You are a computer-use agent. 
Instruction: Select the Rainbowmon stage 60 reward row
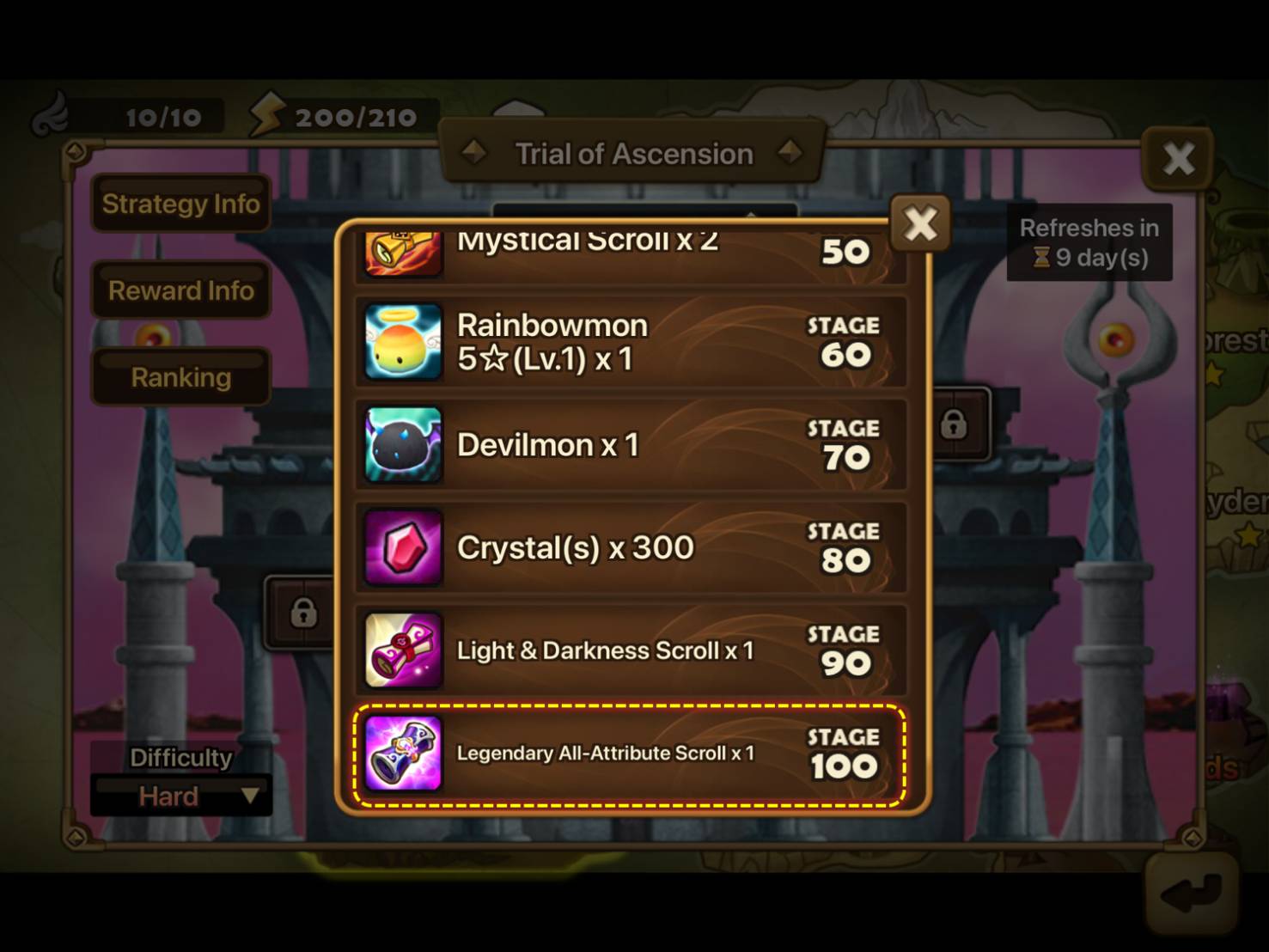click(631, 342)
